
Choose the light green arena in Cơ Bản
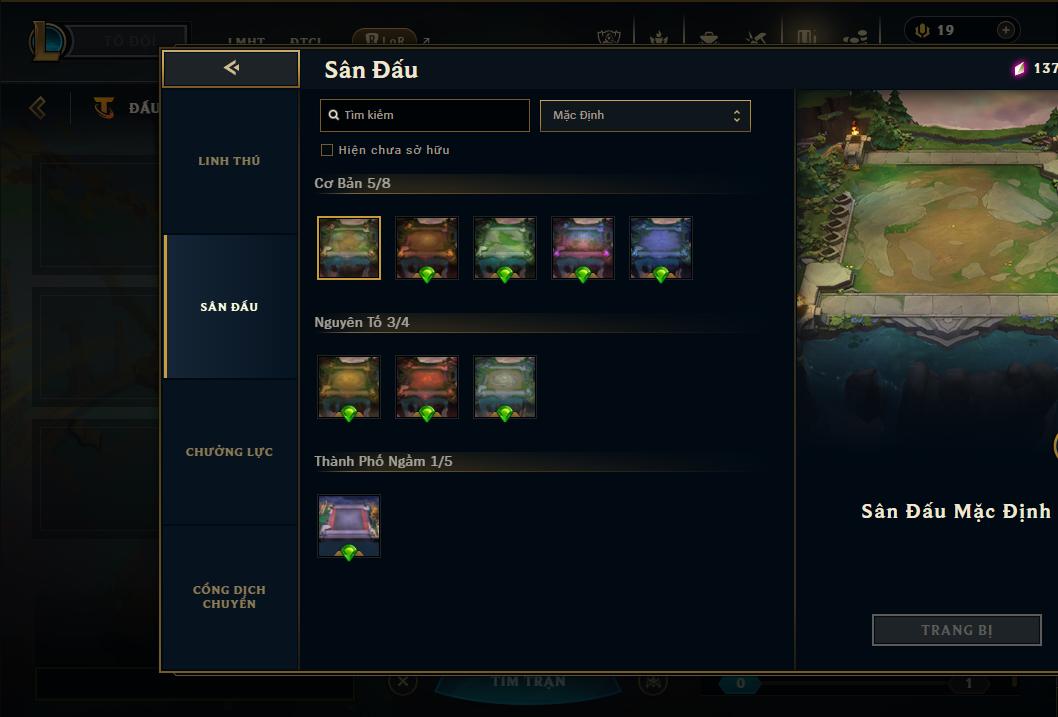[x=505, y=247]
